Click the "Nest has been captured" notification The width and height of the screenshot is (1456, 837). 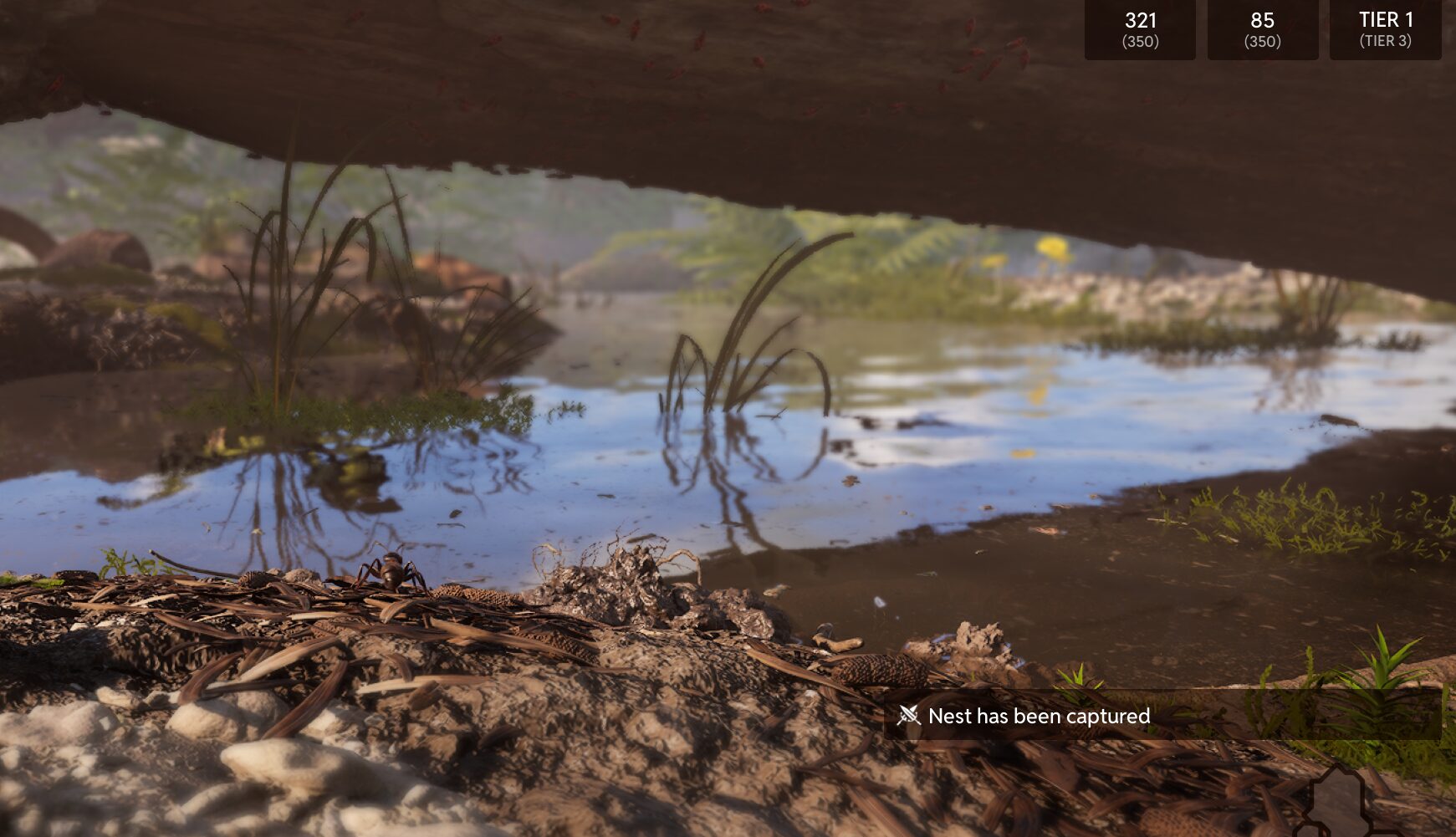click(1039, 716)
